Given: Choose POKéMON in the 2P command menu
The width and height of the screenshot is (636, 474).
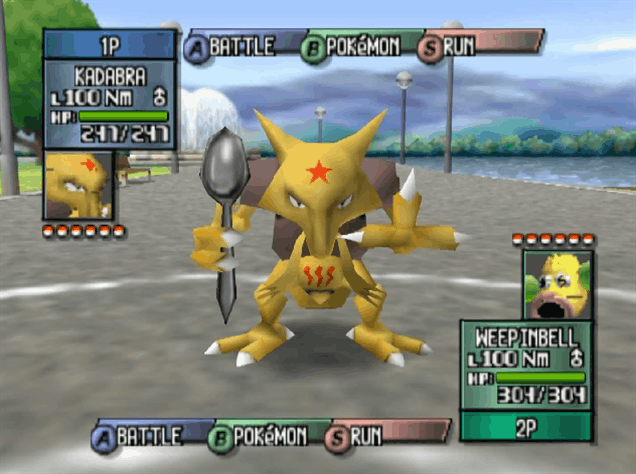Looking at the screenshot, I should (x=265, y=436).
